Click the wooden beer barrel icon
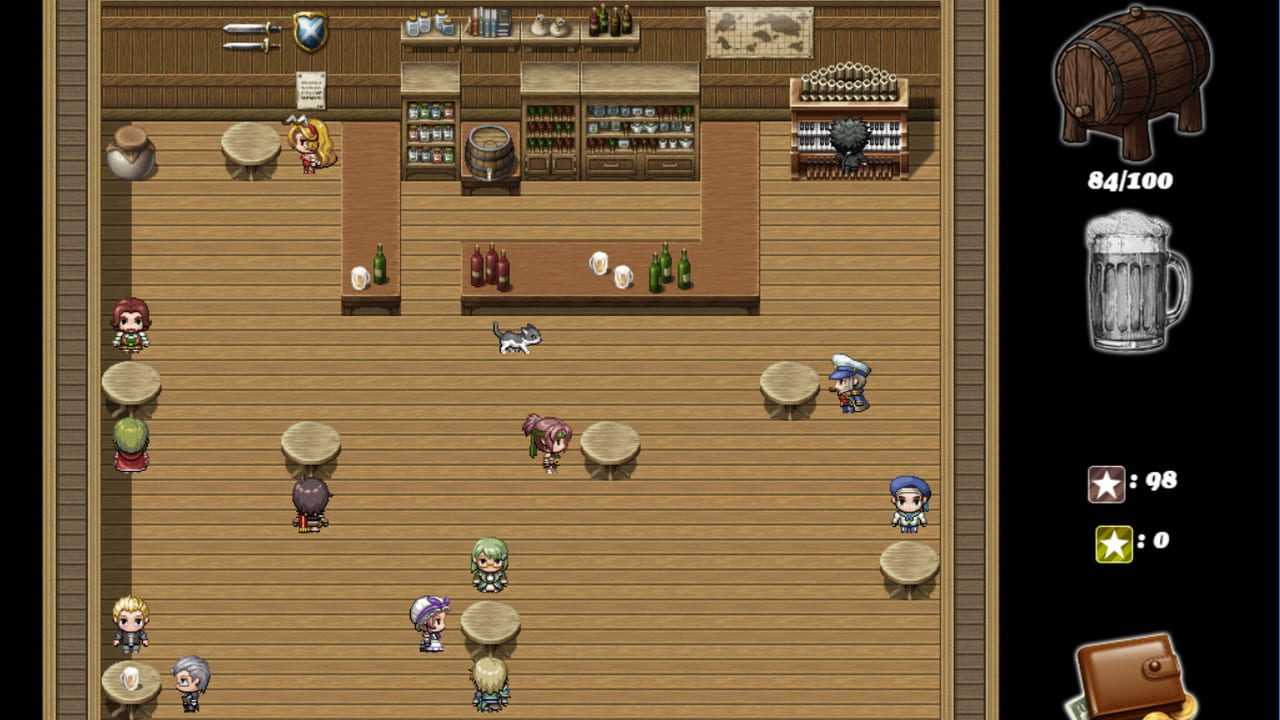Viewport: 1280px width, 720px height. pyautogui.click(x=1131, y=85)
